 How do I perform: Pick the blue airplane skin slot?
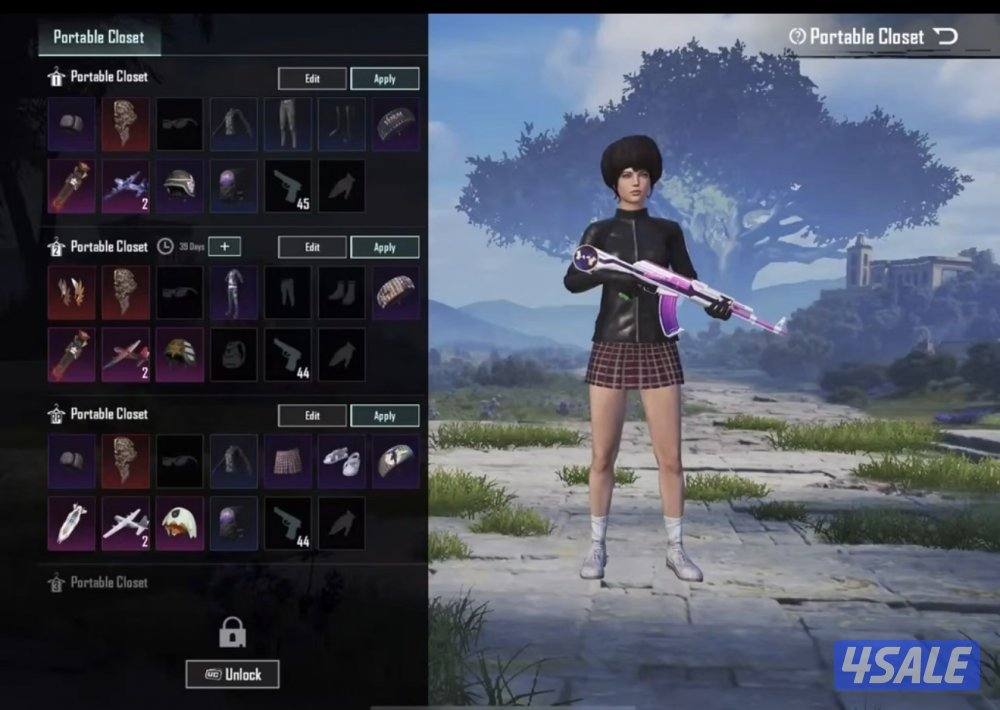click(125, 186)
